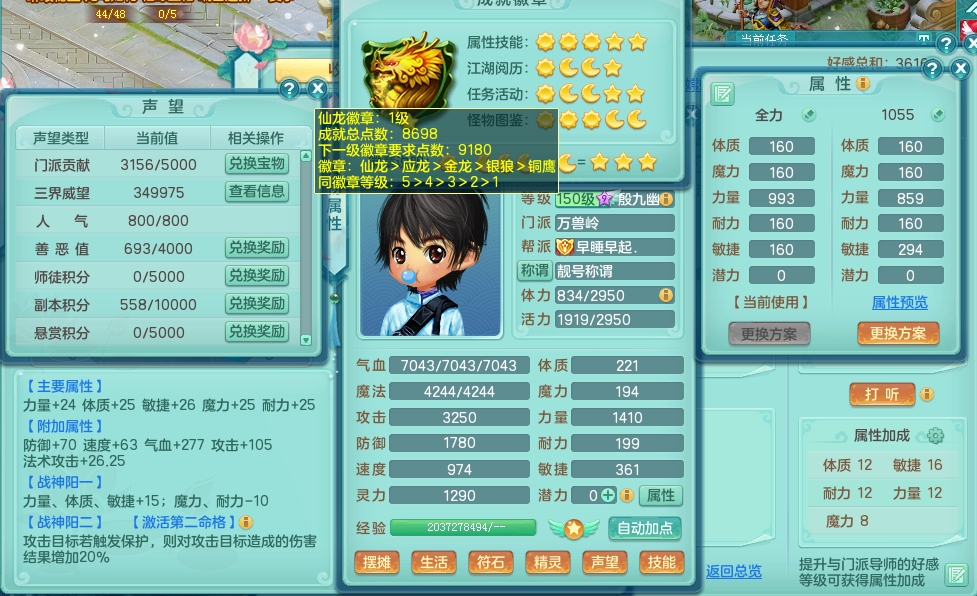Click the 属性 button beside 潜力

click(x=660, y=495)
